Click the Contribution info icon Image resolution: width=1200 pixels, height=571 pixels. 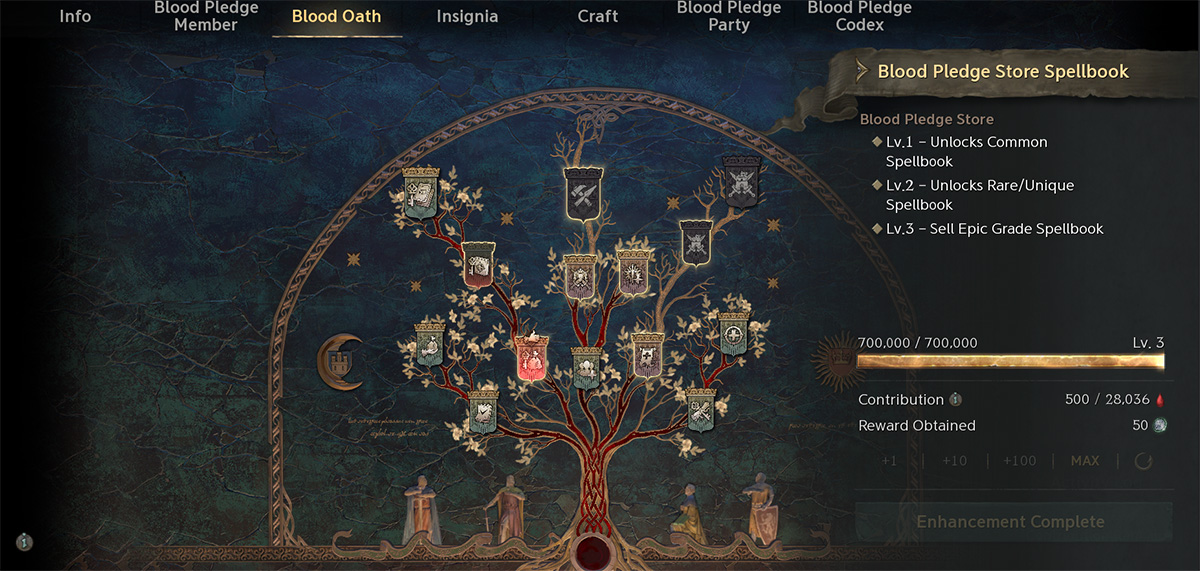pos(955,400)
